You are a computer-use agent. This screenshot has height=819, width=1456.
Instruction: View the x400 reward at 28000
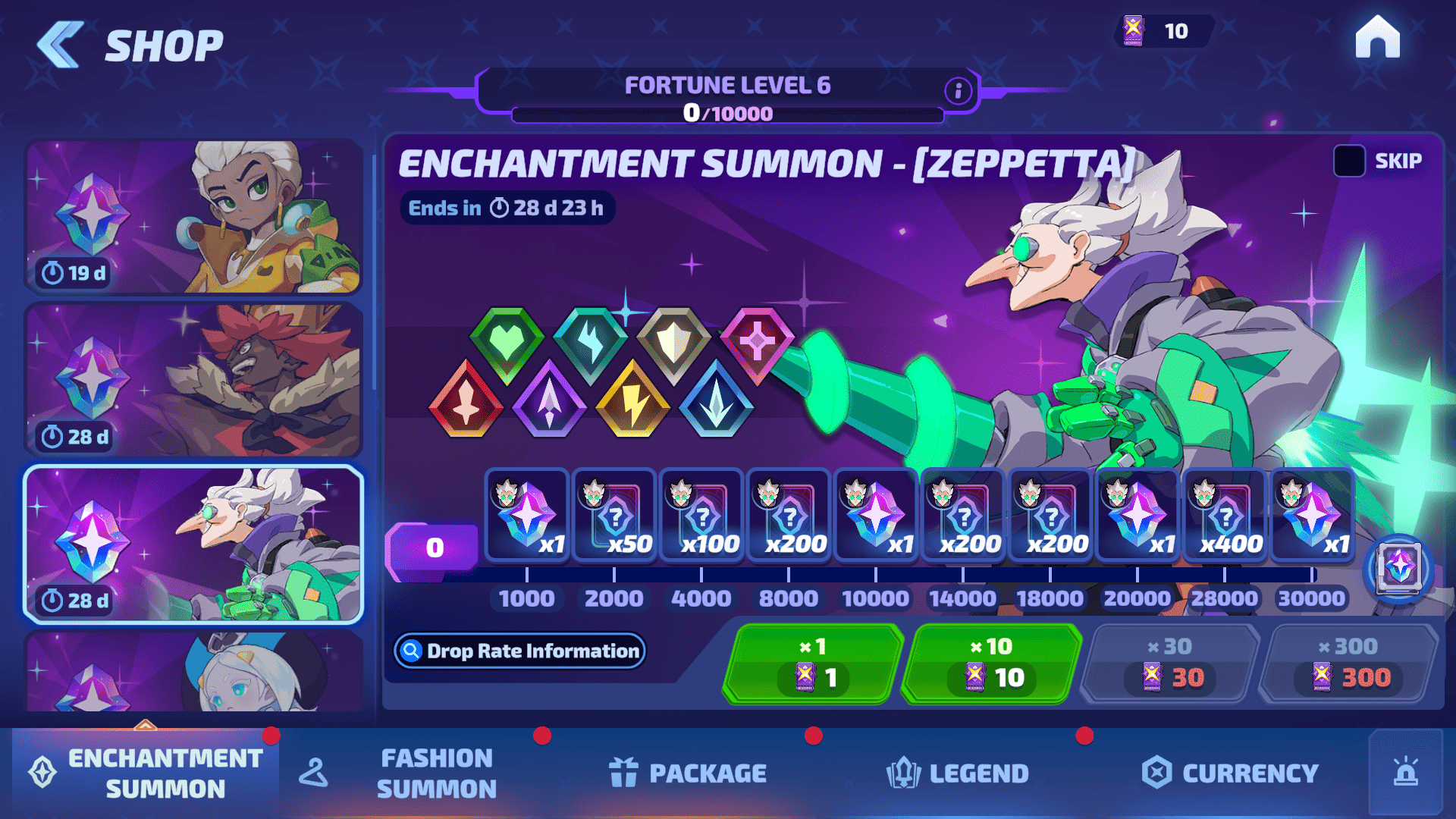(x=1225, y=516)
